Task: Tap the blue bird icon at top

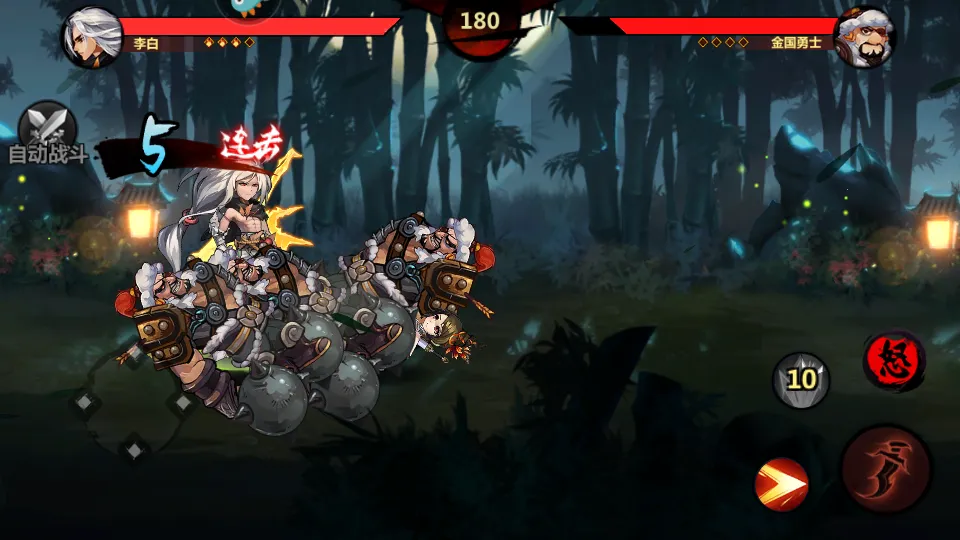Action: (248, 8)
